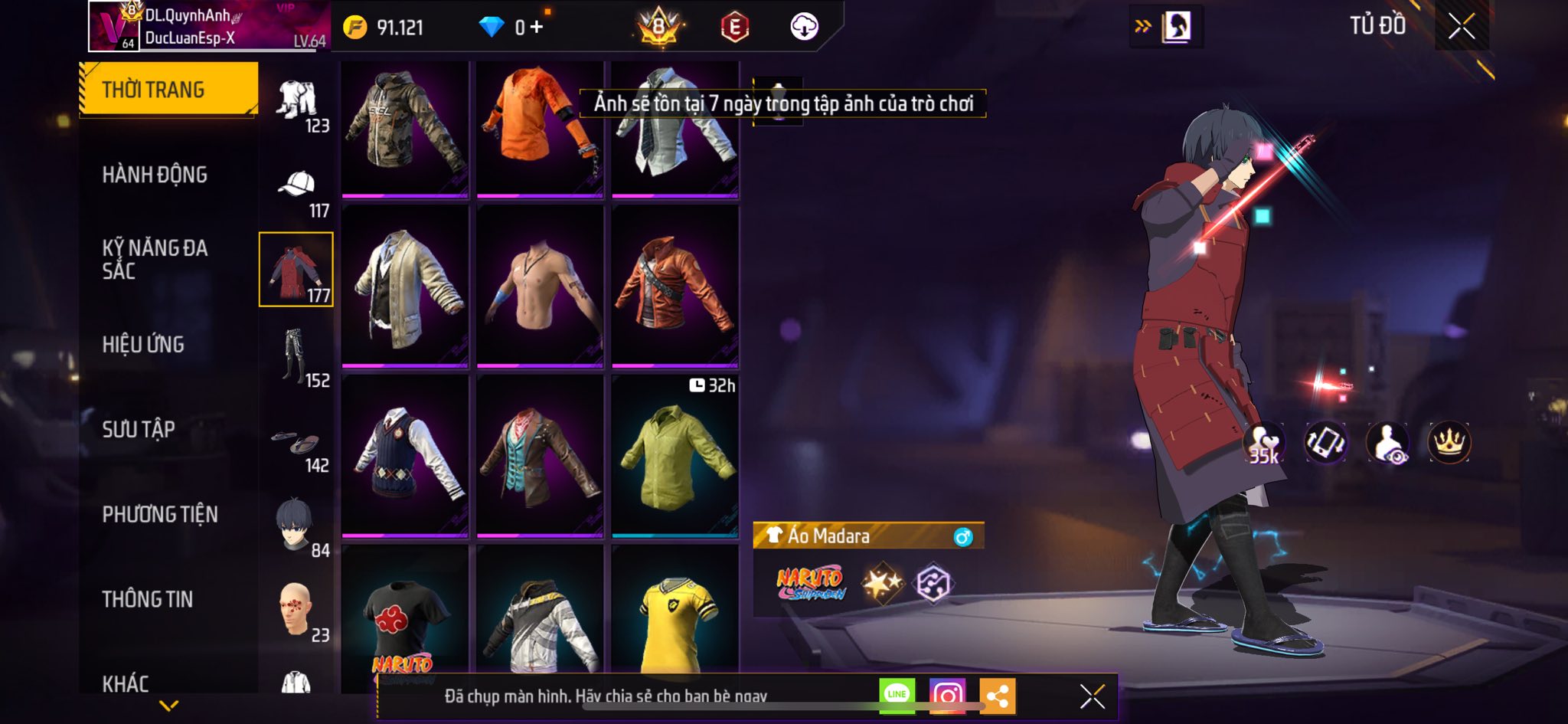This screenshot has width=1568, height=724.
Task: Select the THỜI TRANG menu tab
Action: [168, 90]
